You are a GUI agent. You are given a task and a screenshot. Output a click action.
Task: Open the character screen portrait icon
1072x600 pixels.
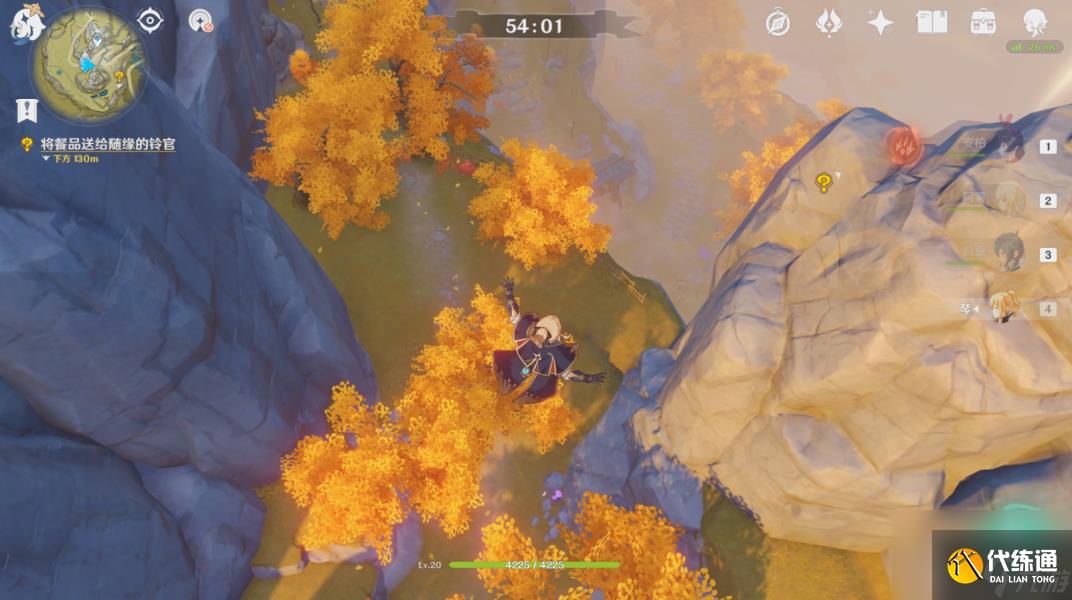1035,22
